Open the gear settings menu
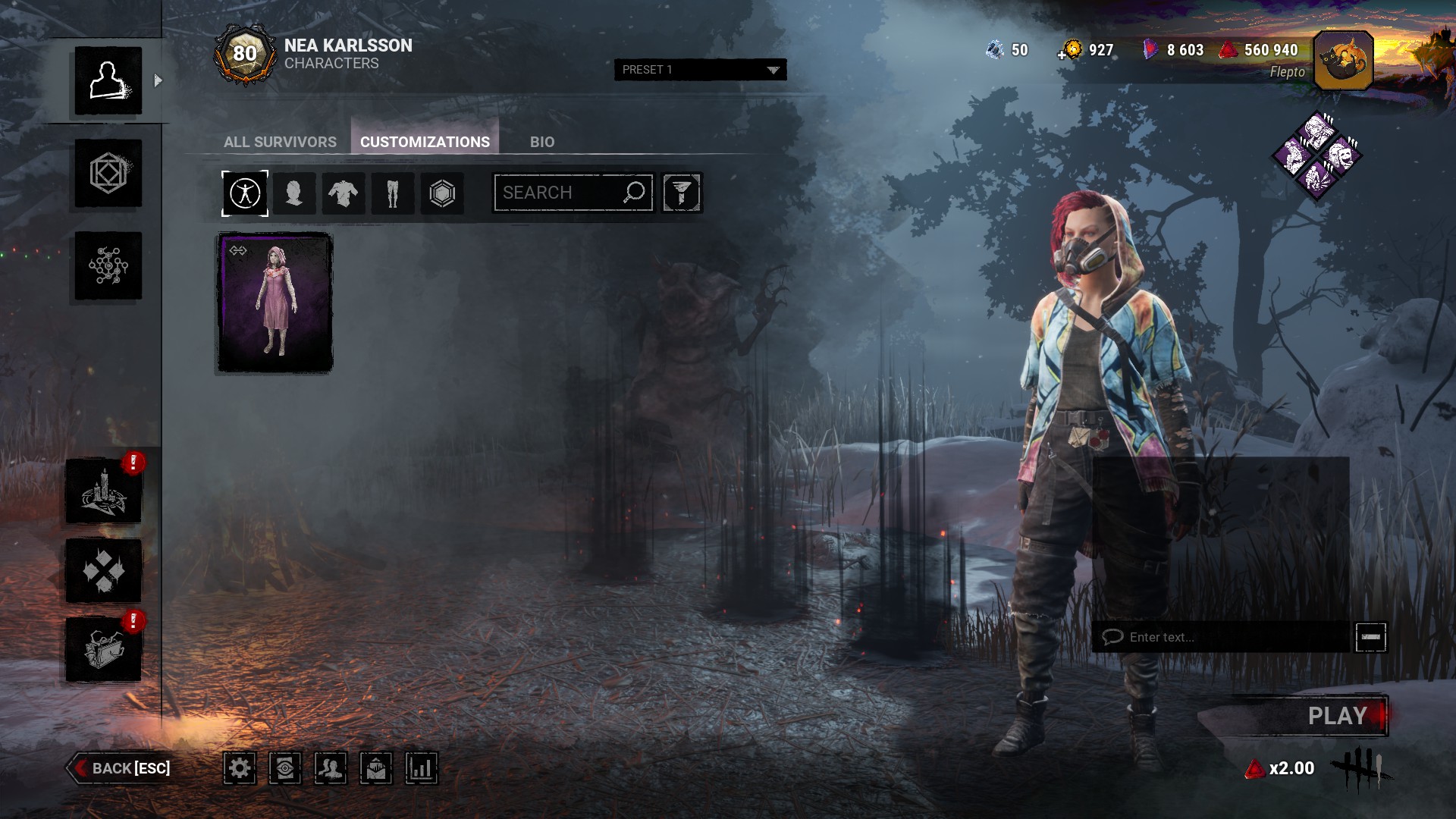The width and height of the screenshot is (1456, 819). click(x=240, y=769)
